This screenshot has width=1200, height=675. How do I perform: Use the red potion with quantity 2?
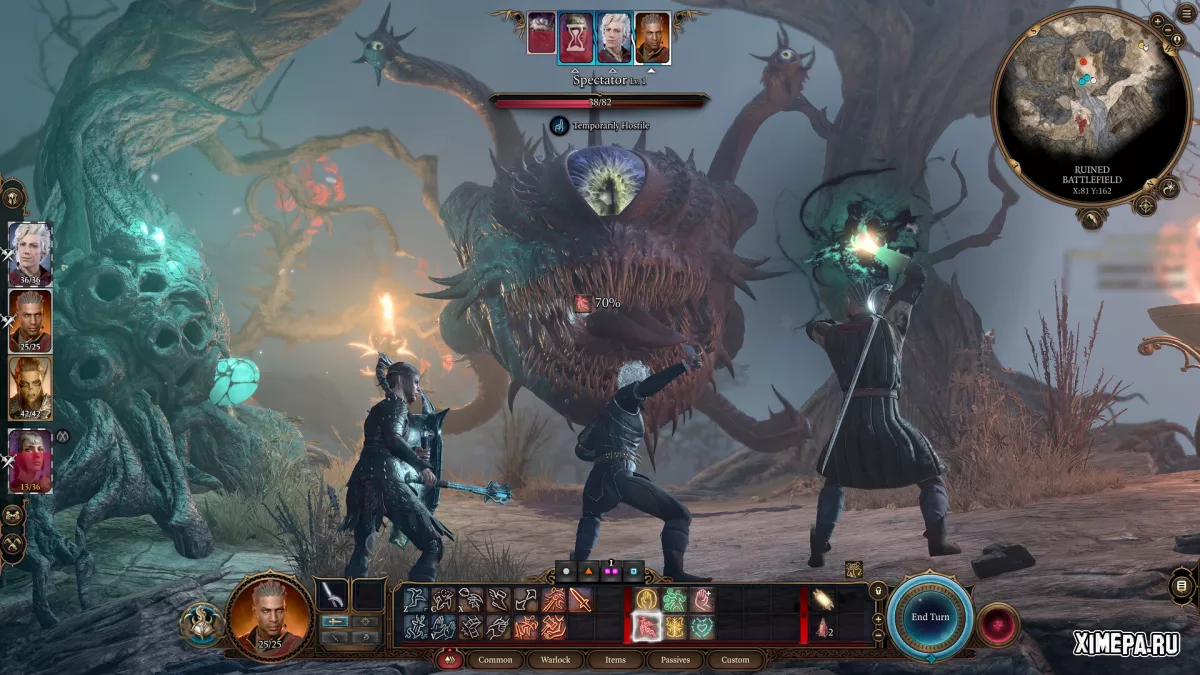point(825,628)
